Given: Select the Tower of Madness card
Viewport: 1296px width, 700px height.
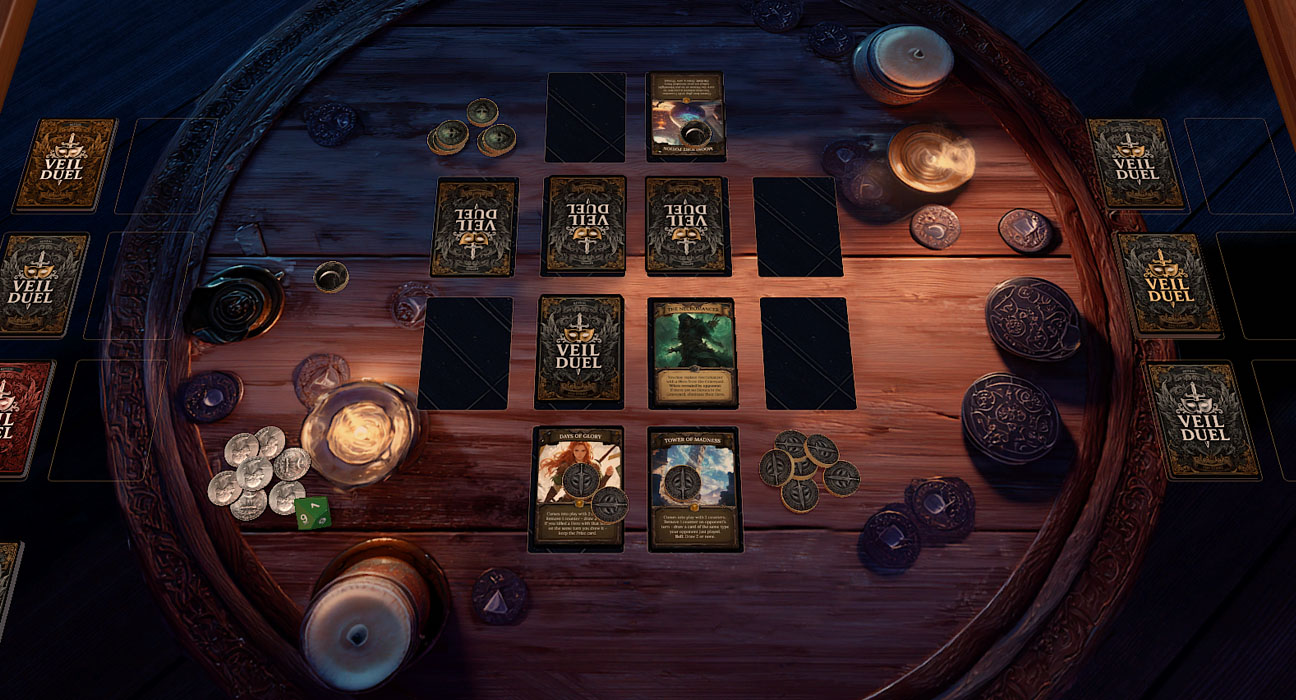Looking at the screenshot, I should coord(694,488).
